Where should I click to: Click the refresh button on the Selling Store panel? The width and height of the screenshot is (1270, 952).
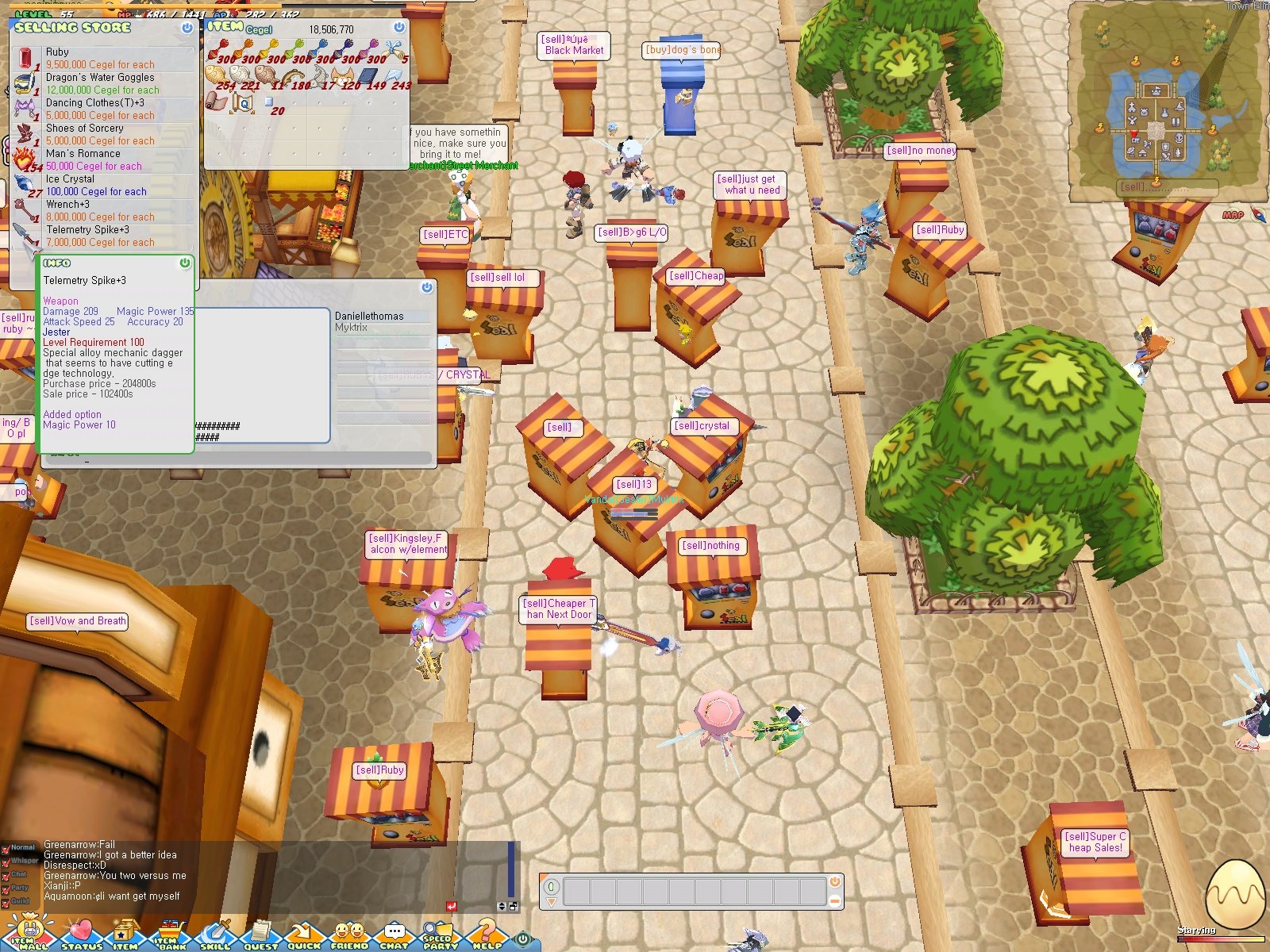[187, 29]
